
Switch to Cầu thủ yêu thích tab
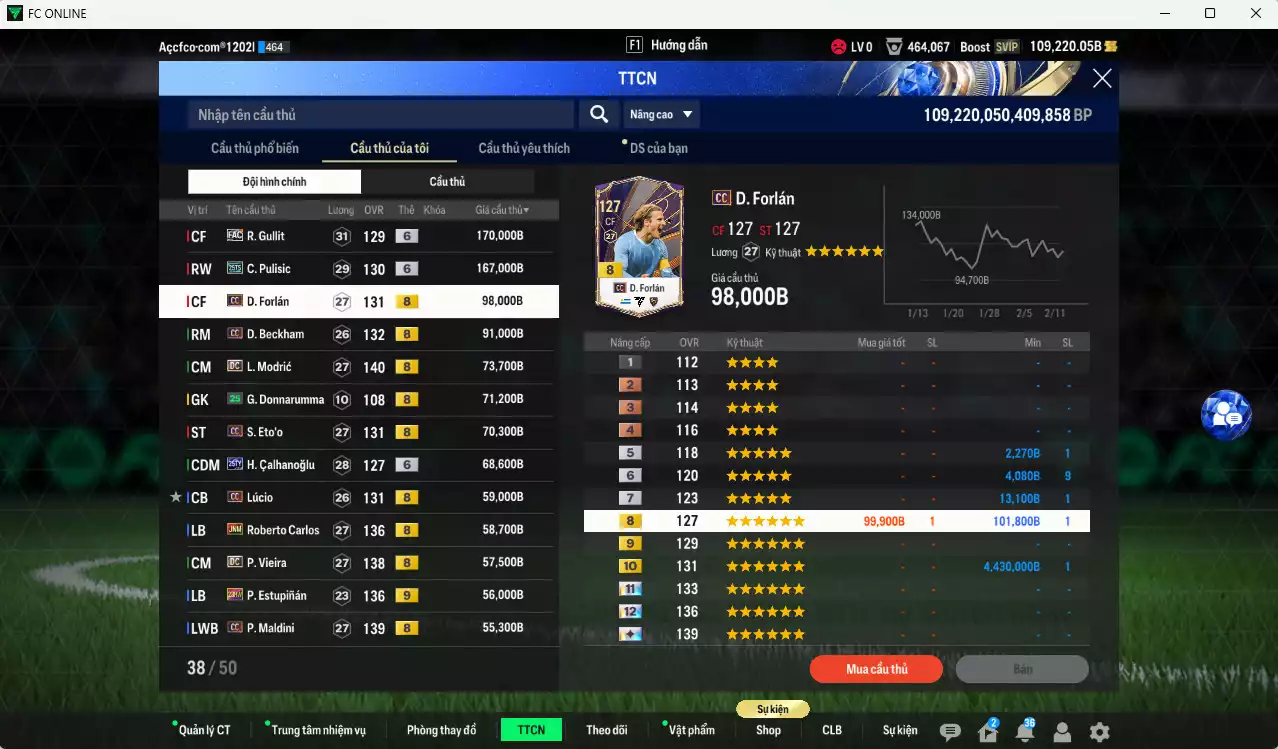tap(524, 148)
